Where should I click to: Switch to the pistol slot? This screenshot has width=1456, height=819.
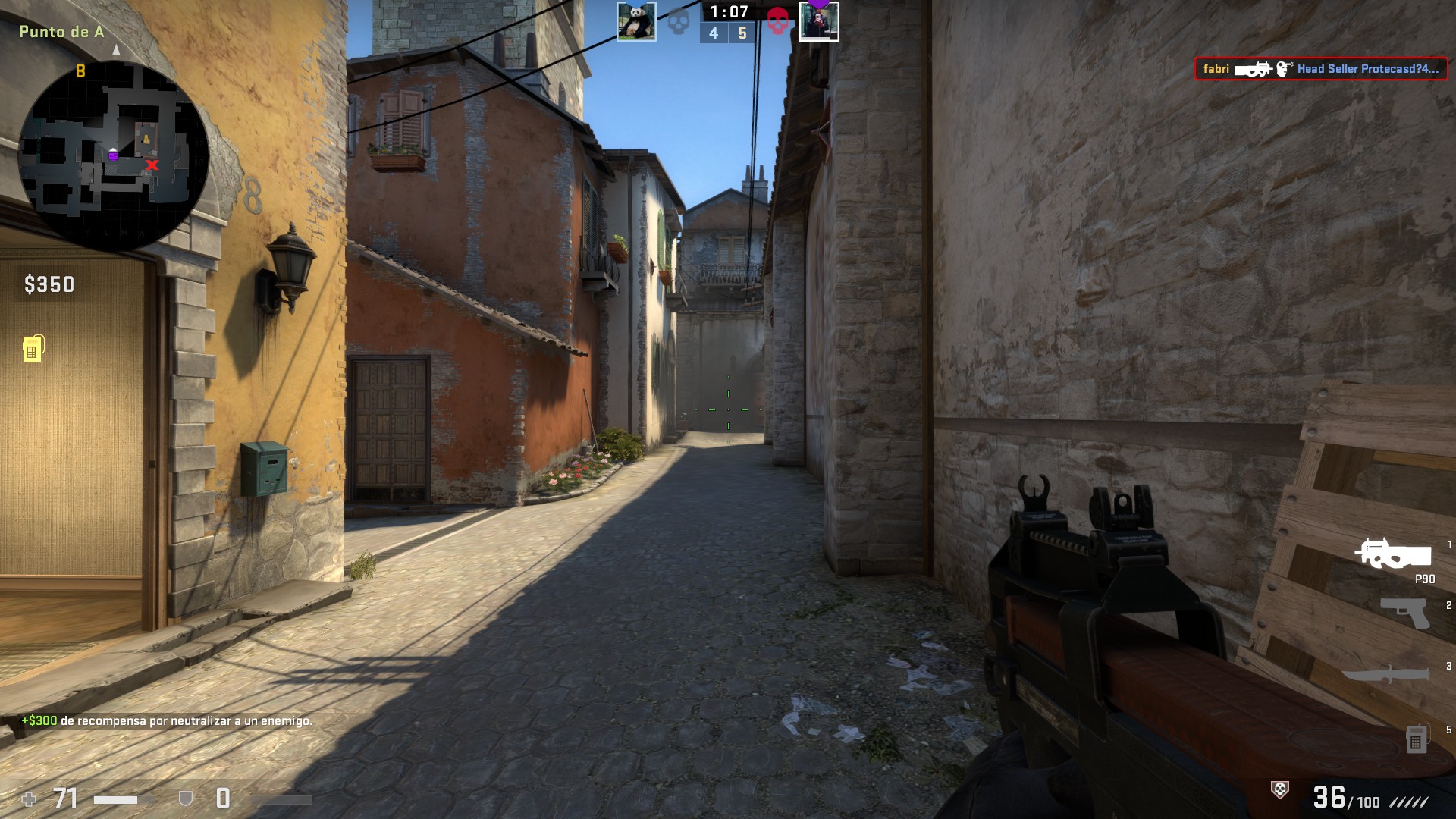point(1404,613)
